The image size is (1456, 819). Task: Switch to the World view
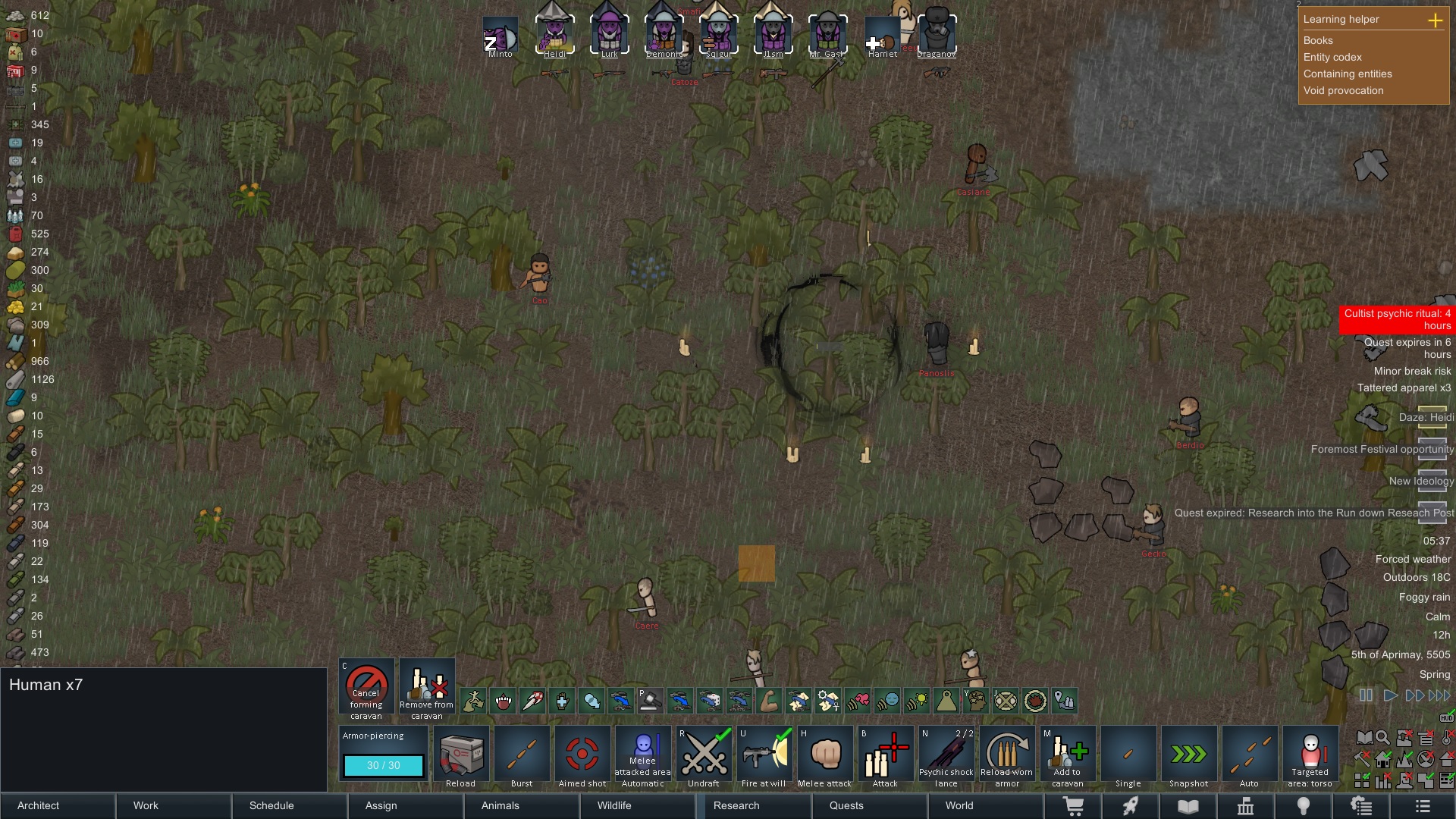986,805
